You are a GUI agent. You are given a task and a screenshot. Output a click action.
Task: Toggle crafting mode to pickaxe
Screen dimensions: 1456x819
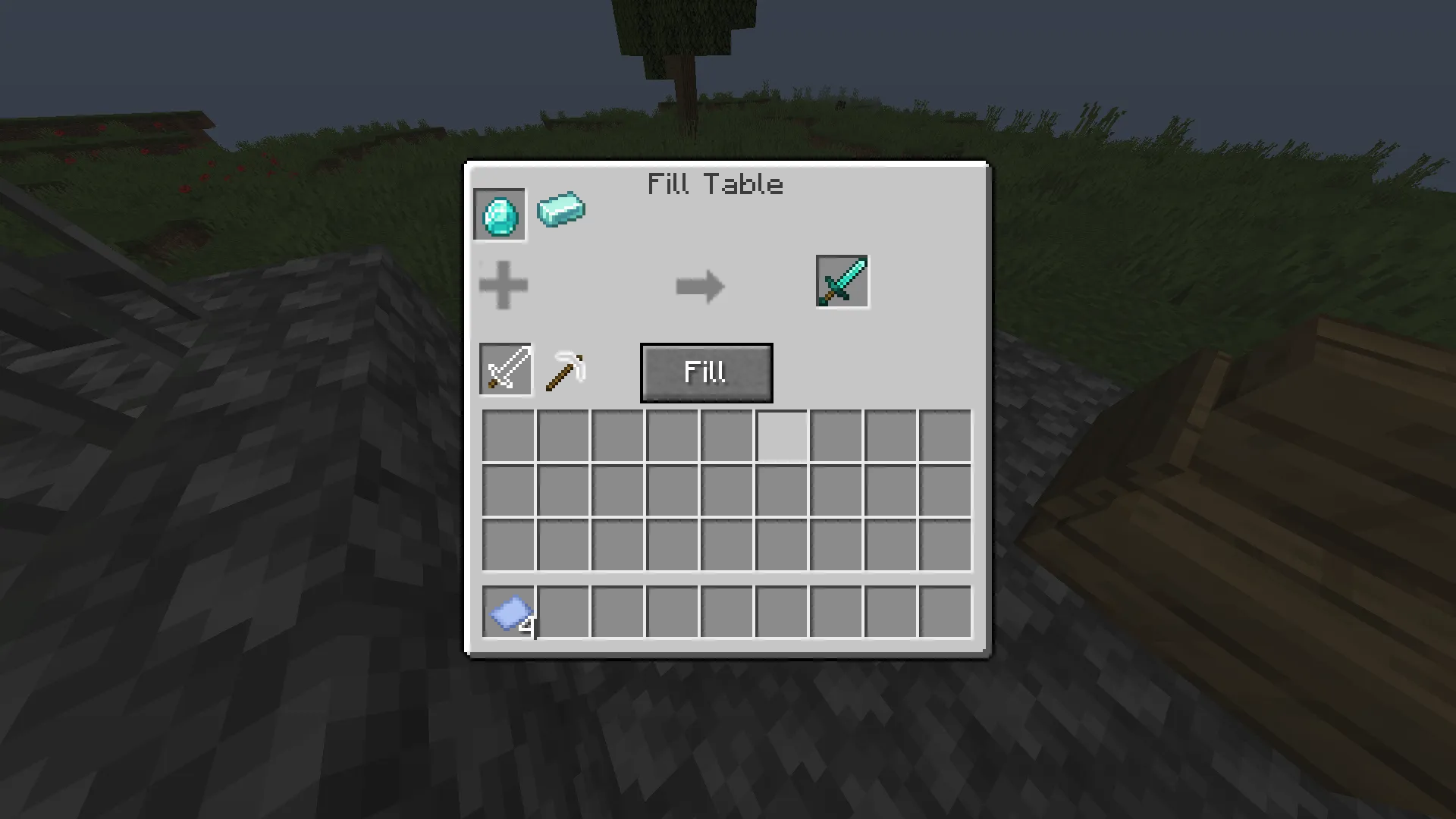click(x=566, y=369)
